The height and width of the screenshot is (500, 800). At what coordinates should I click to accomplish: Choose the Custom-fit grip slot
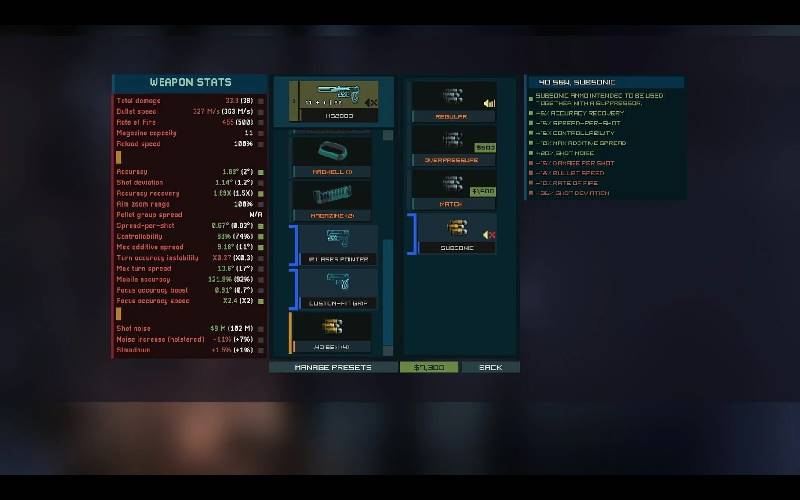(333, 289)
